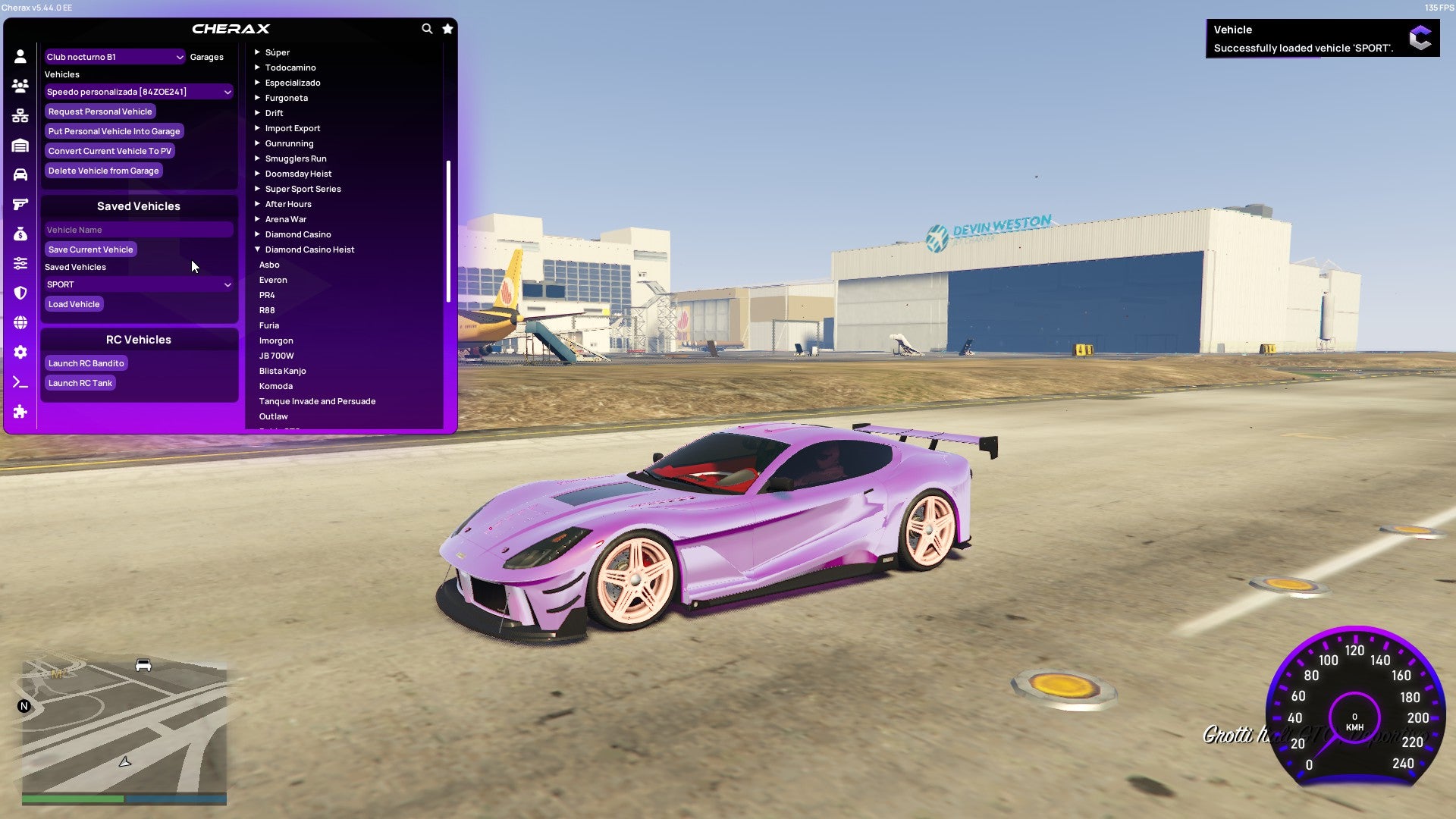Collapse the Diamond Casino Heist category
The width and height of the screenshot is (1456, 819).
click(x=306, y=249)
